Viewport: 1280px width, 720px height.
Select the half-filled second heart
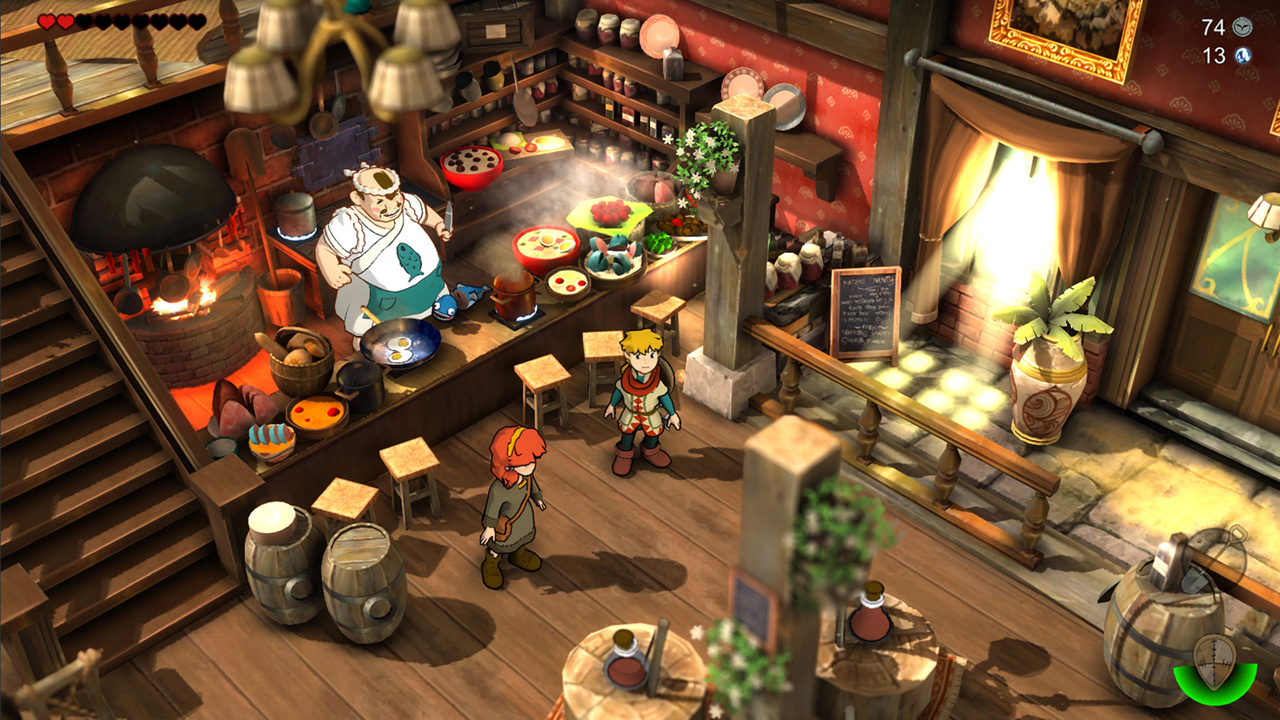click(x=63, y=20)
